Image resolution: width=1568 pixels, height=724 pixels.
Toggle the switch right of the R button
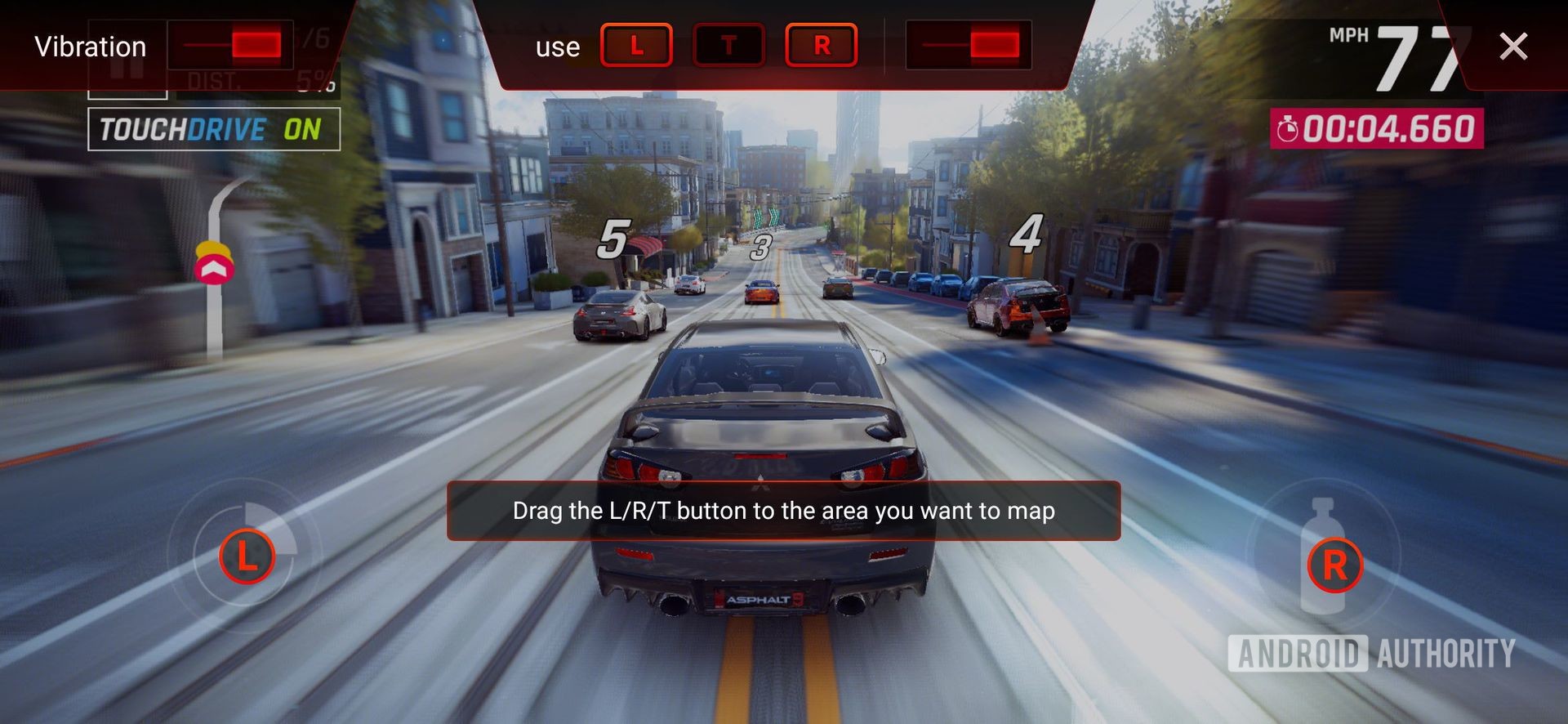click(969, 45)
